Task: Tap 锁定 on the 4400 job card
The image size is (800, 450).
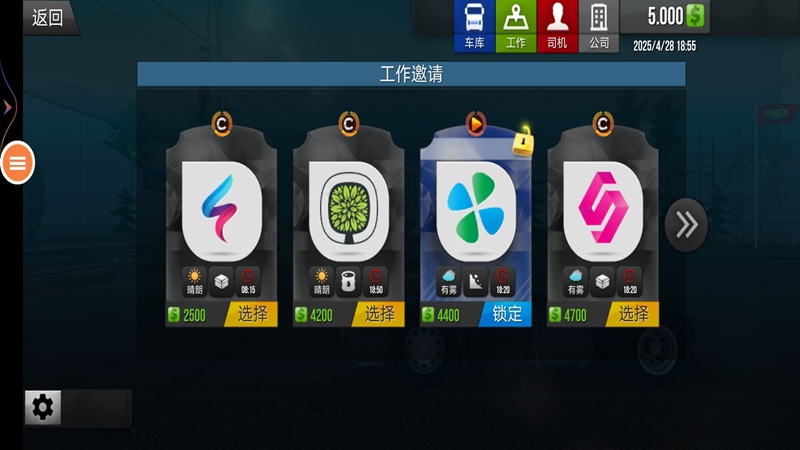Action: tap(506, 314)
